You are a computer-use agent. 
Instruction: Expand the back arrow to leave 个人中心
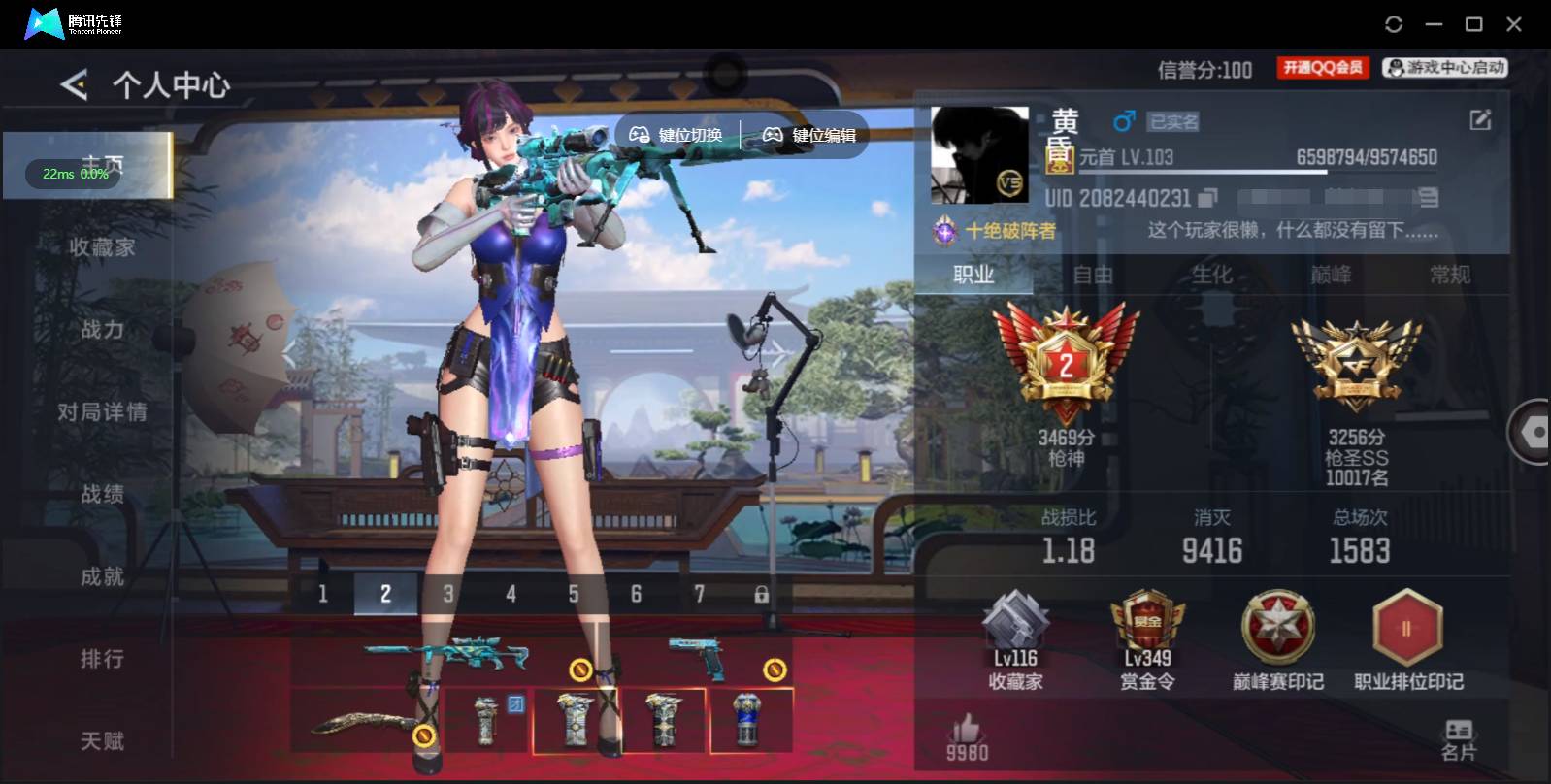click(73, 83)
